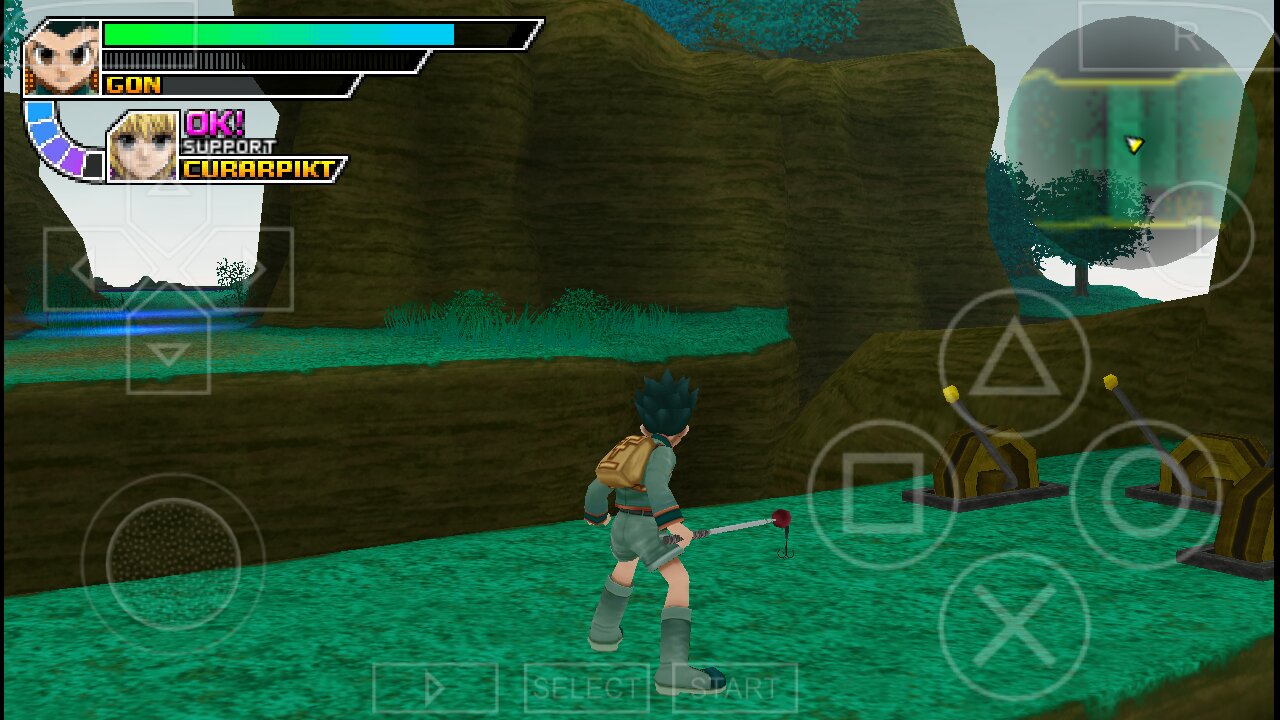Tap the SELECT touch button
This screenshot has width=1280, height=720.
[x=586, y=688]
